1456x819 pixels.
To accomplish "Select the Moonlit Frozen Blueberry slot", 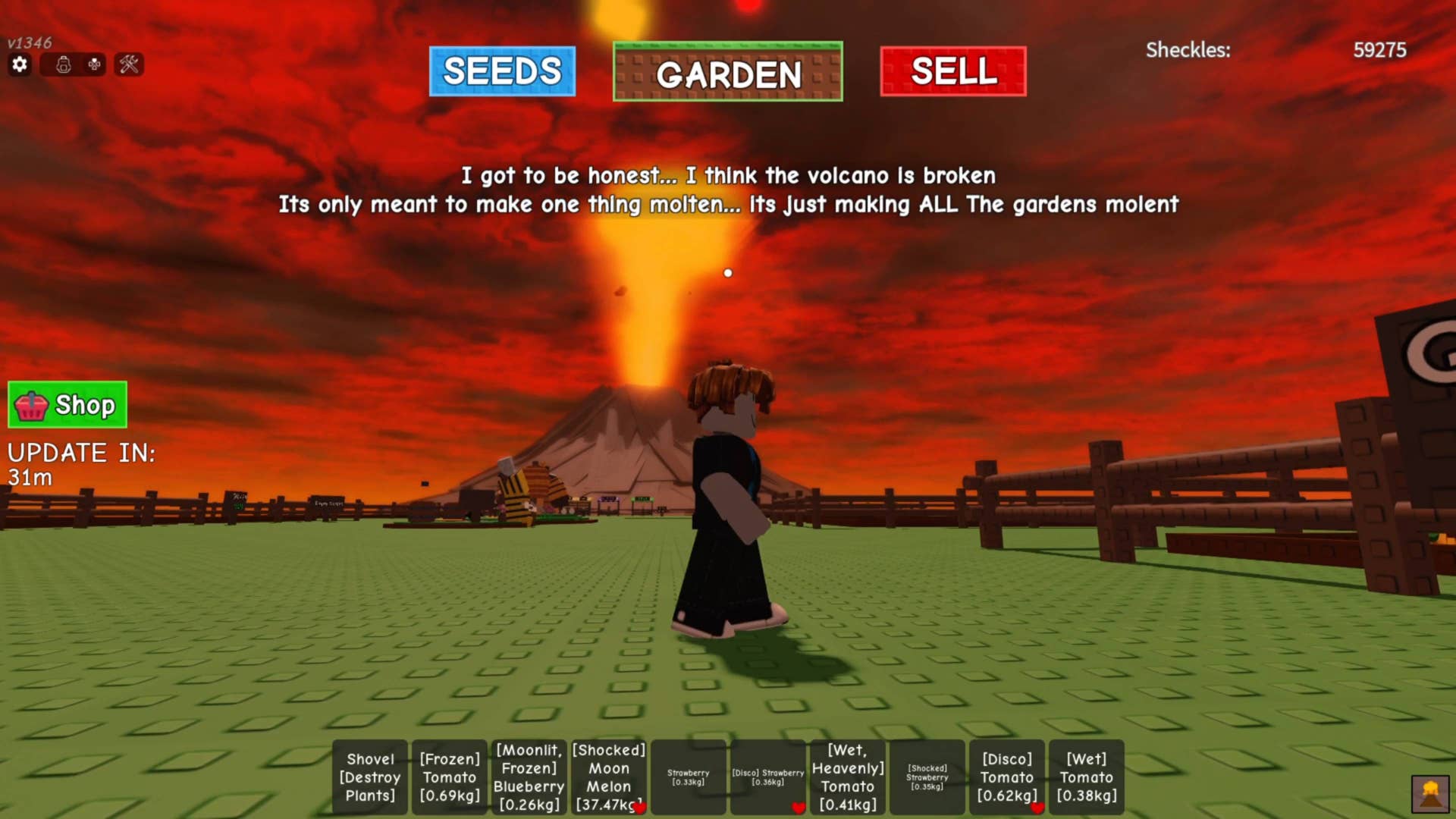I will [529, 777].
